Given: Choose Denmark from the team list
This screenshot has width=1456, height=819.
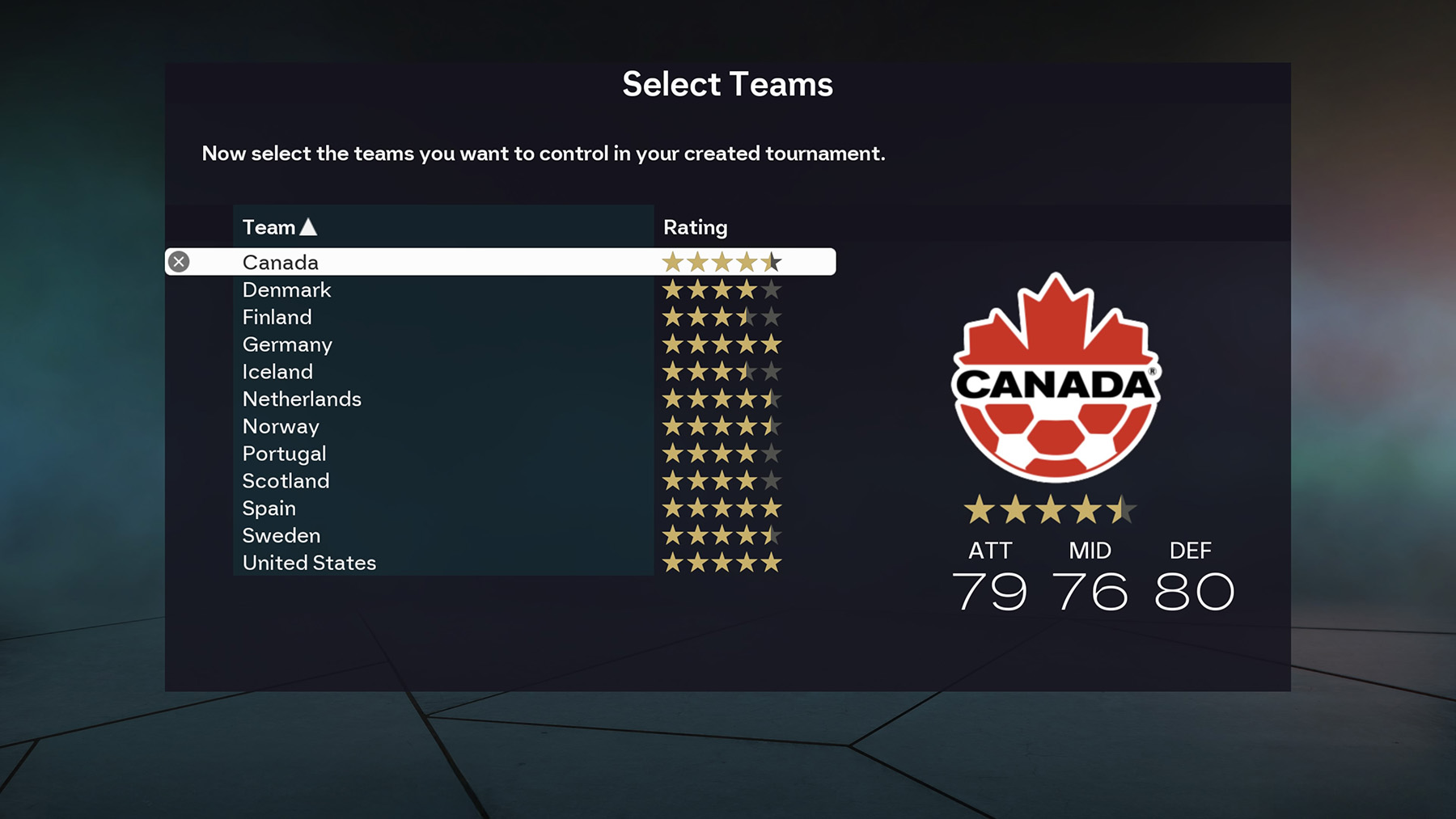Looking at the screenshot, I should 286,289.
